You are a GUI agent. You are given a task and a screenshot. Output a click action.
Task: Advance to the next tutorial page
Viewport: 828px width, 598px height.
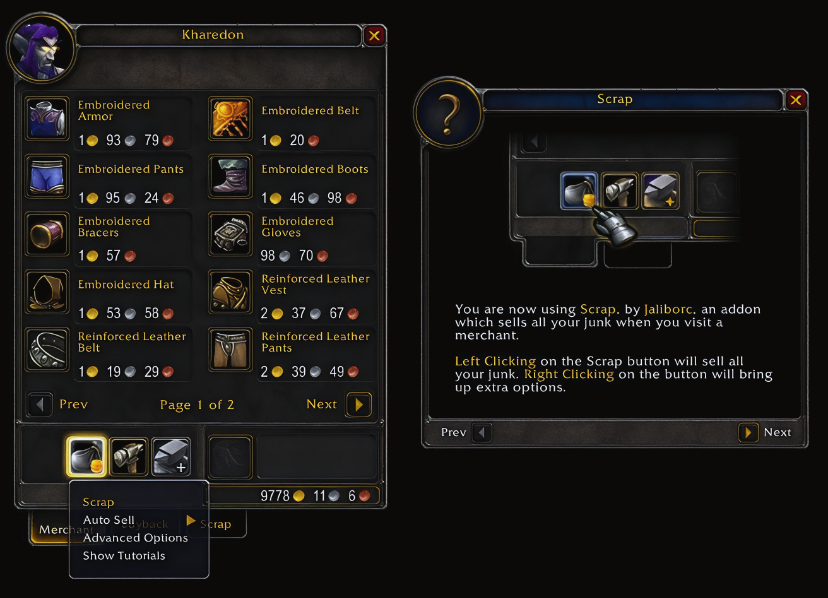click(748, 433)
